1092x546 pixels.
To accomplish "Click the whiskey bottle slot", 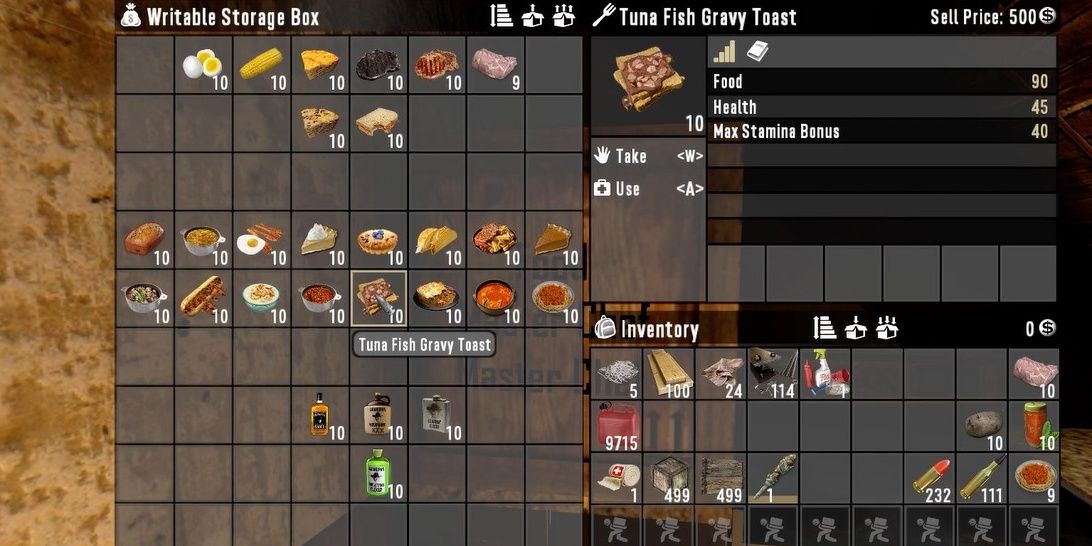I will point(320,415).
